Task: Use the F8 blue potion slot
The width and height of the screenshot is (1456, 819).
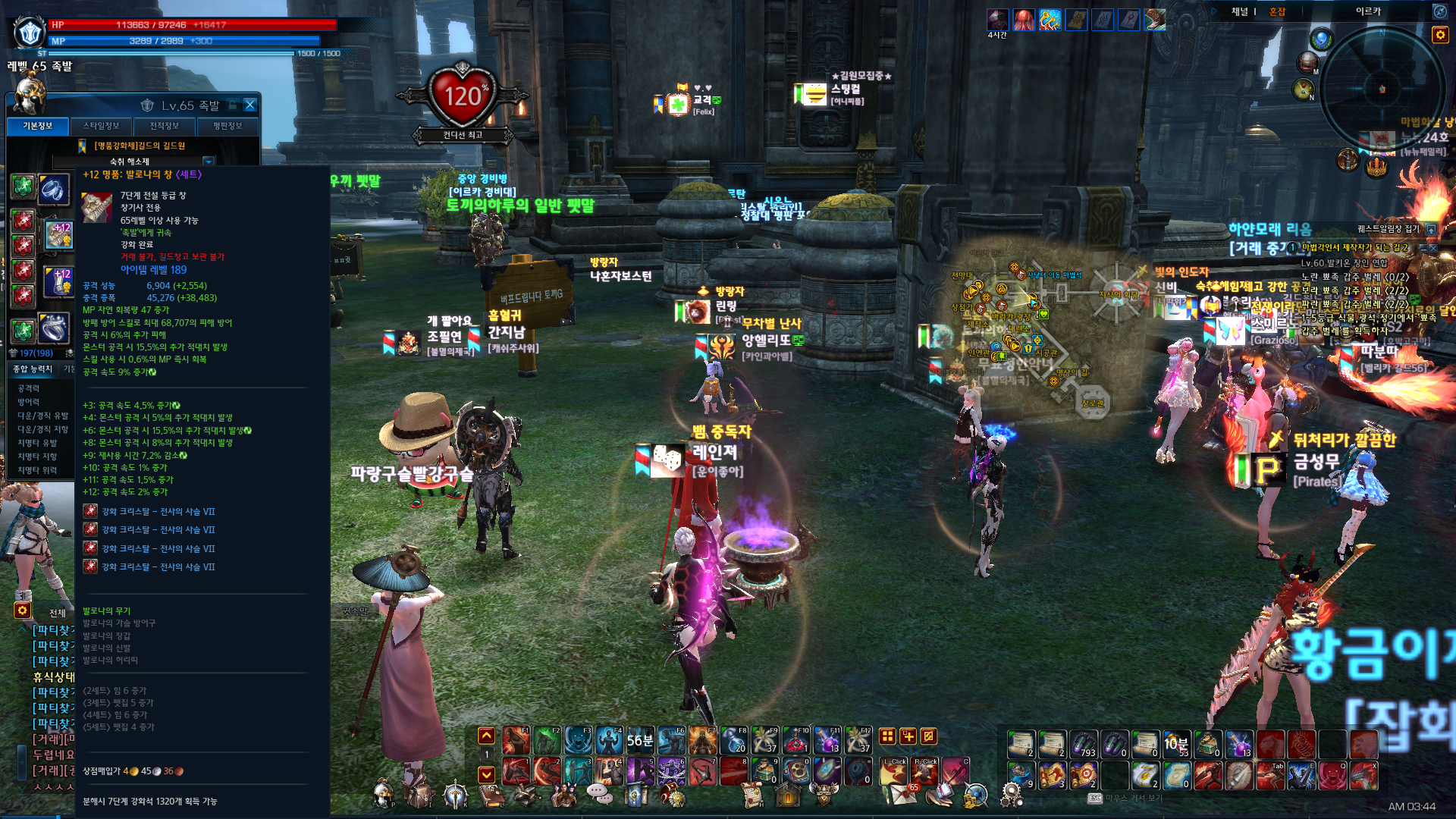Action: 734,739
